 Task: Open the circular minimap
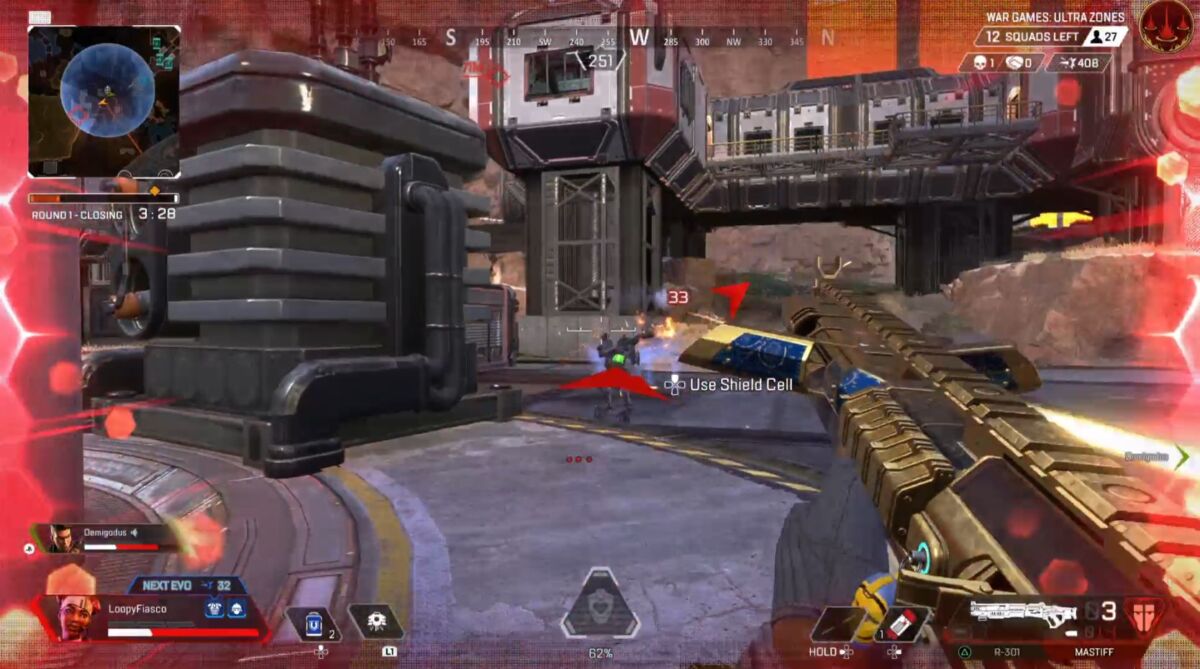pyautogui.click(x=106, y=92)
